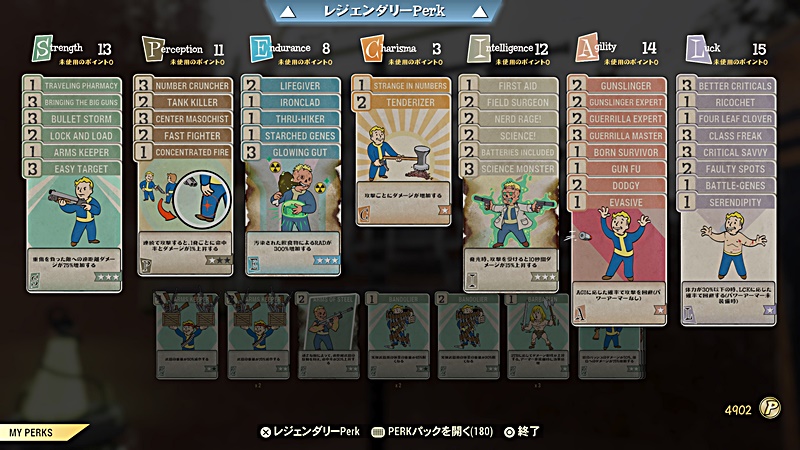Select the Tank Killer perk card

[x=192, y=102]
